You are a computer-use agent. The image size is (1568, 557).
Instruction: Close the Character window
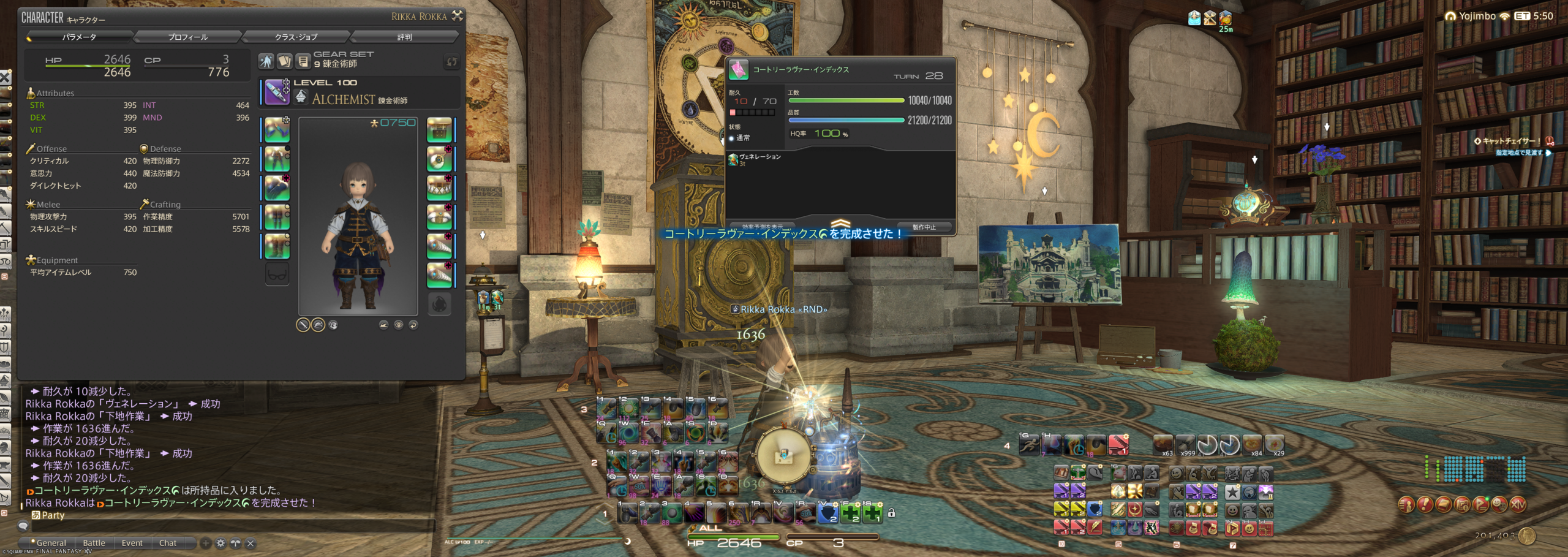457,16
